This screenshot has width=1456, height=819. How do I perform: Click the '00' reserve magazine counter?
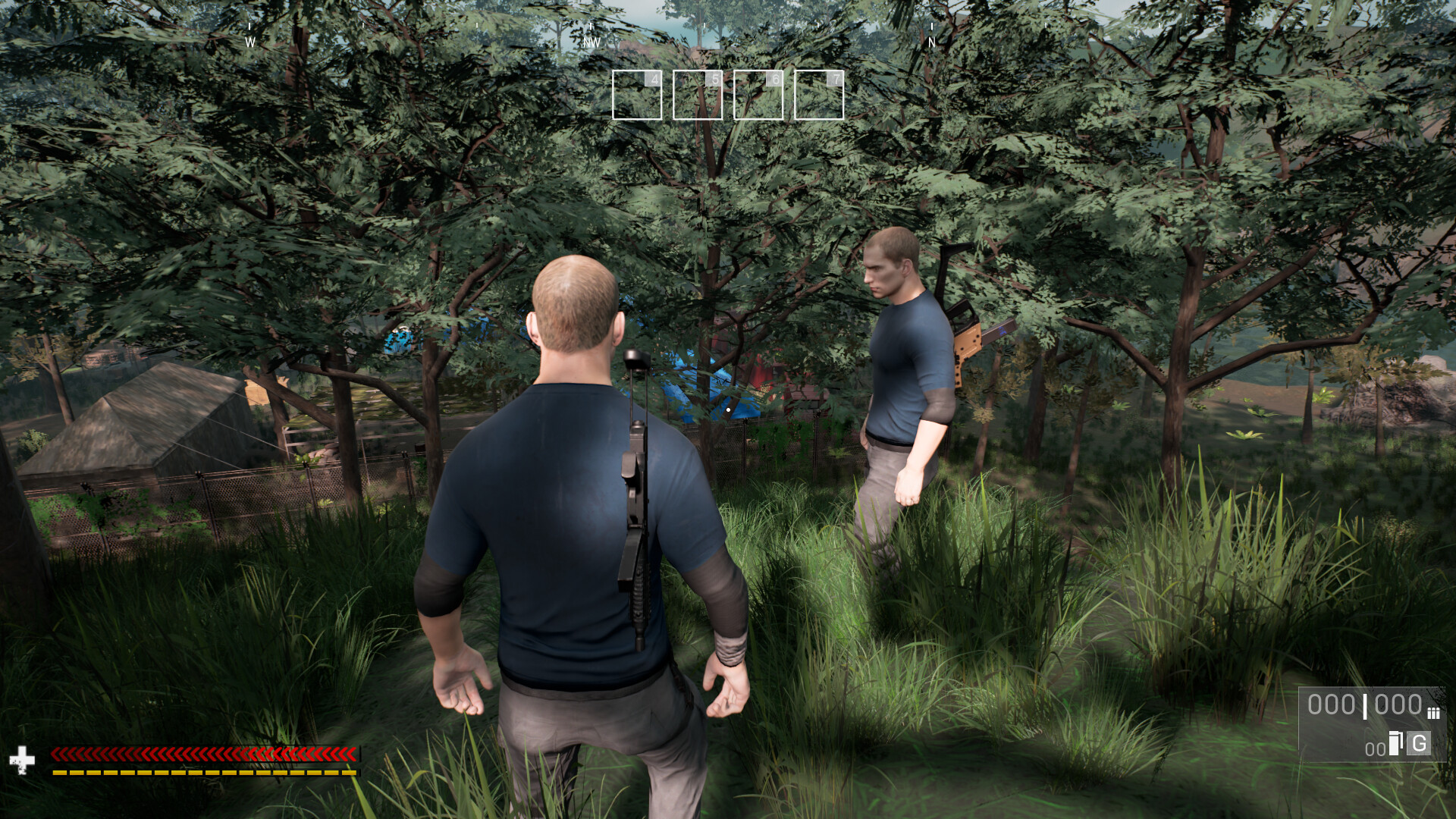1375,748
